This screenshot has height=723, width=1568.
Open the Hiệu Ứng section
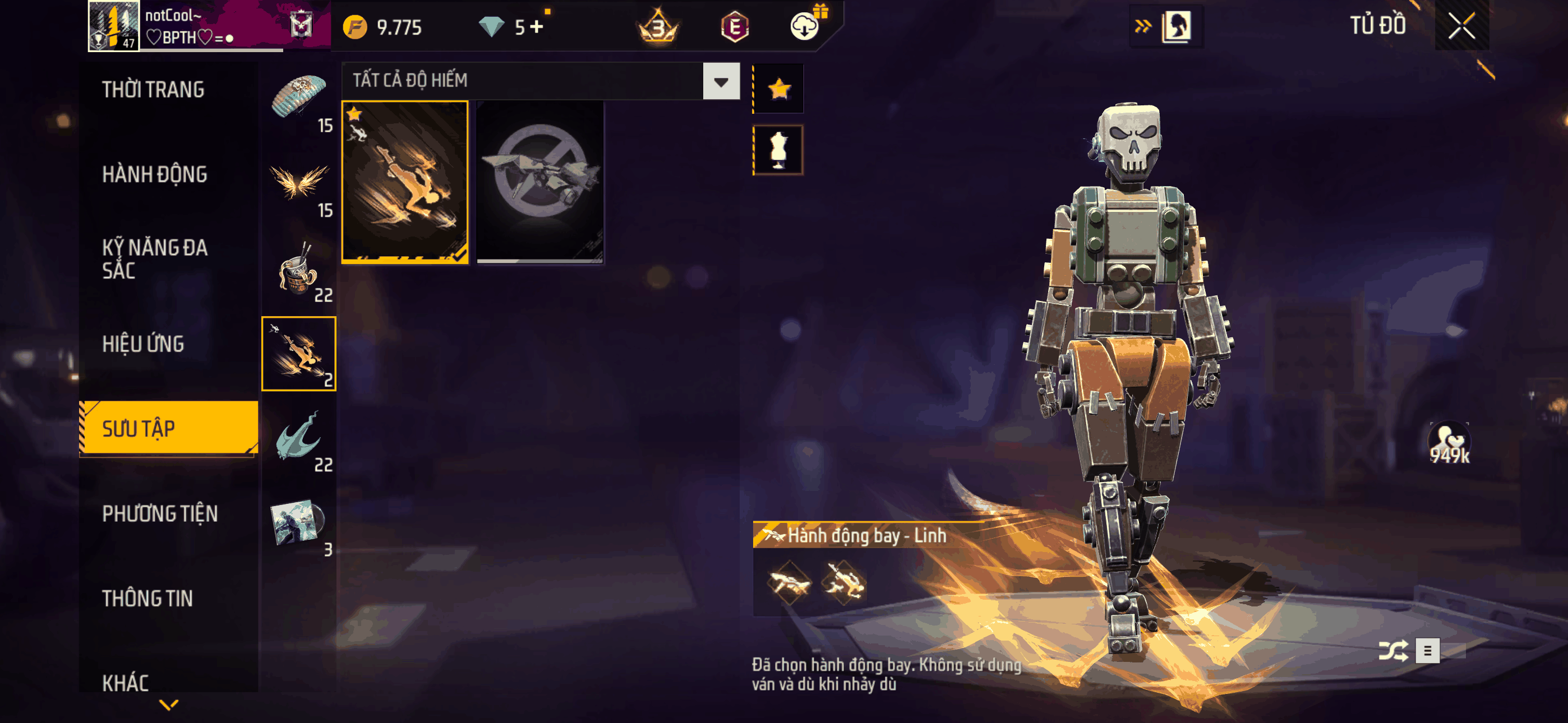(143, 345)
